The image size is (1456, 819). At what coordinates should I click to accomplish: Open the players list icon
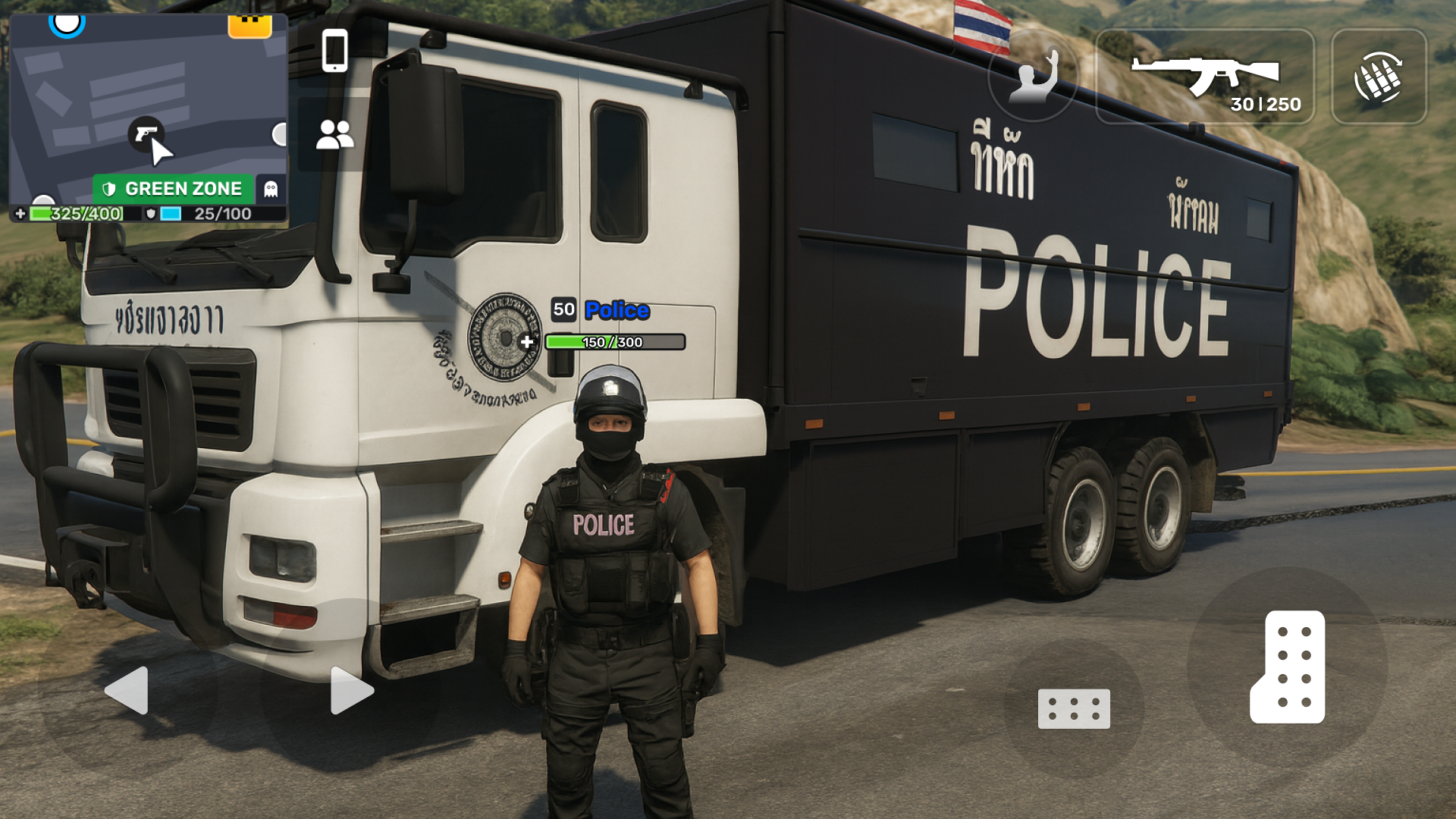[x=334, y=135]
